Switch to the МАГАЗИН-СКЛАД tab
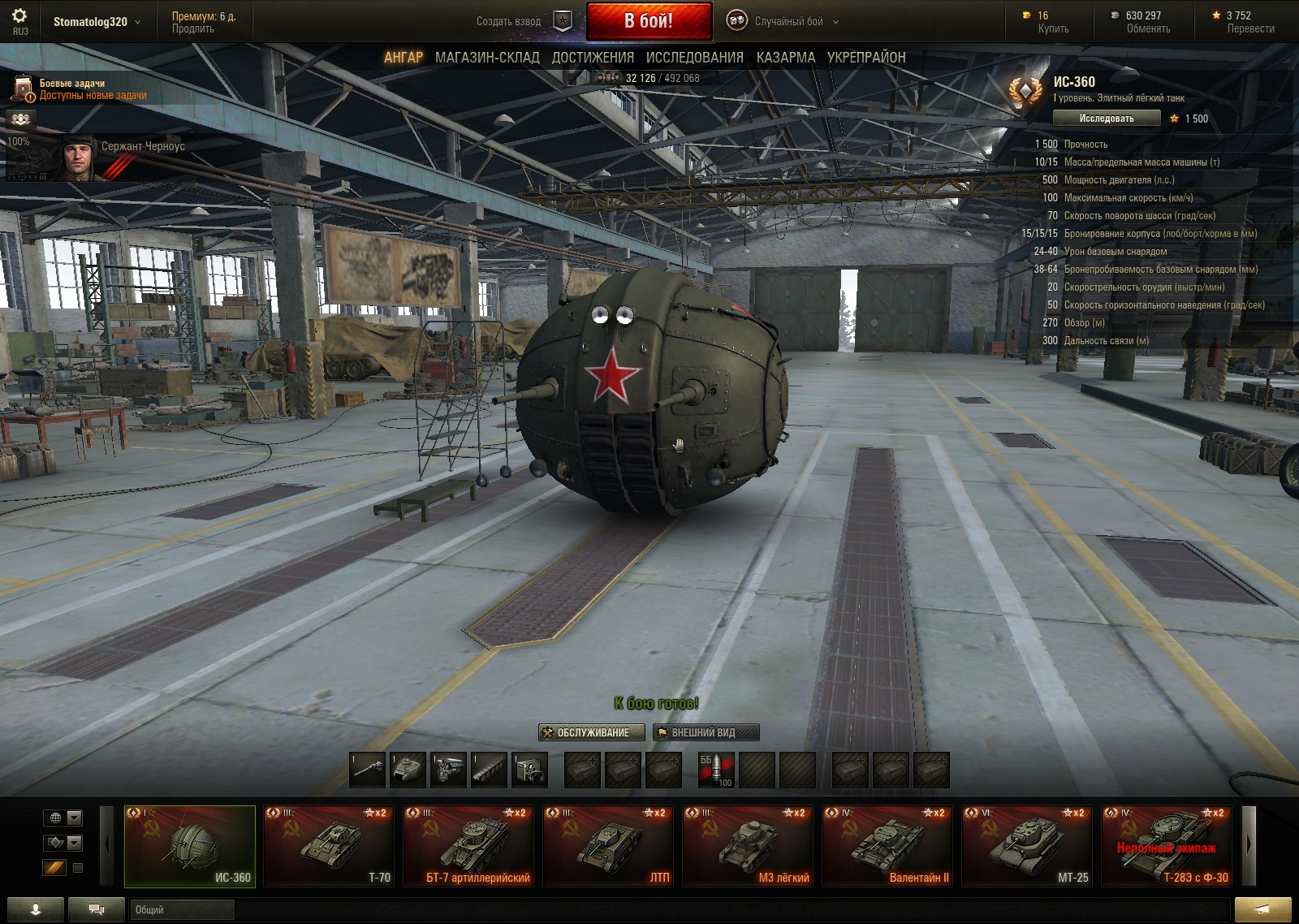Screen dimensions: 1299x924 tap(487, 58)
